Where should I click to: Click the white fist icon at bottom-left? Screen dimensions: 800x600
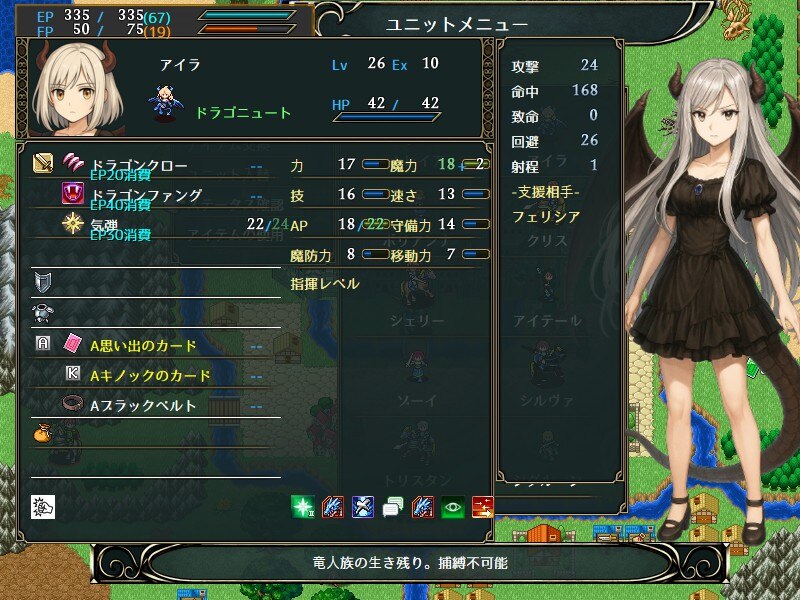(x=43, y=506)
